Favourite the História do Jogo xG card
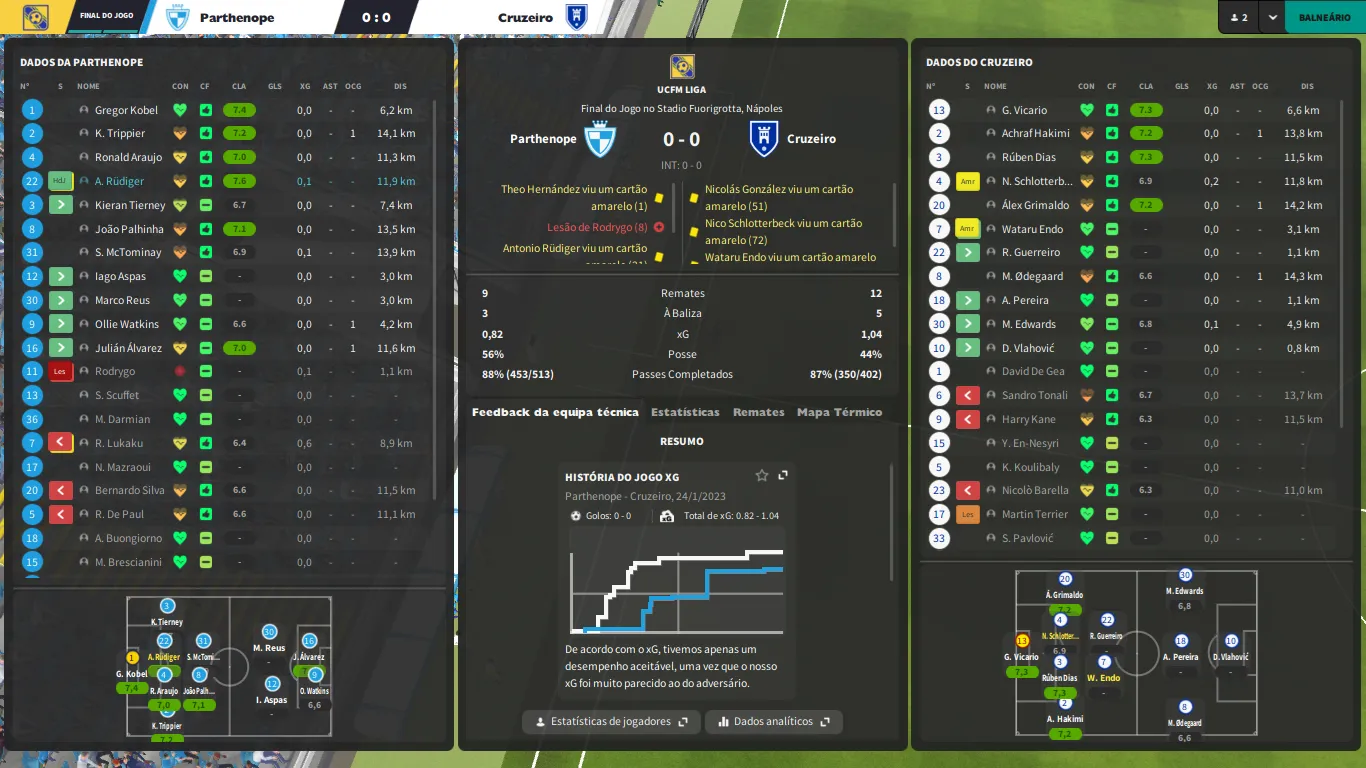The height and width of the screenshot is (768, 1366). [x=762, y=476]
